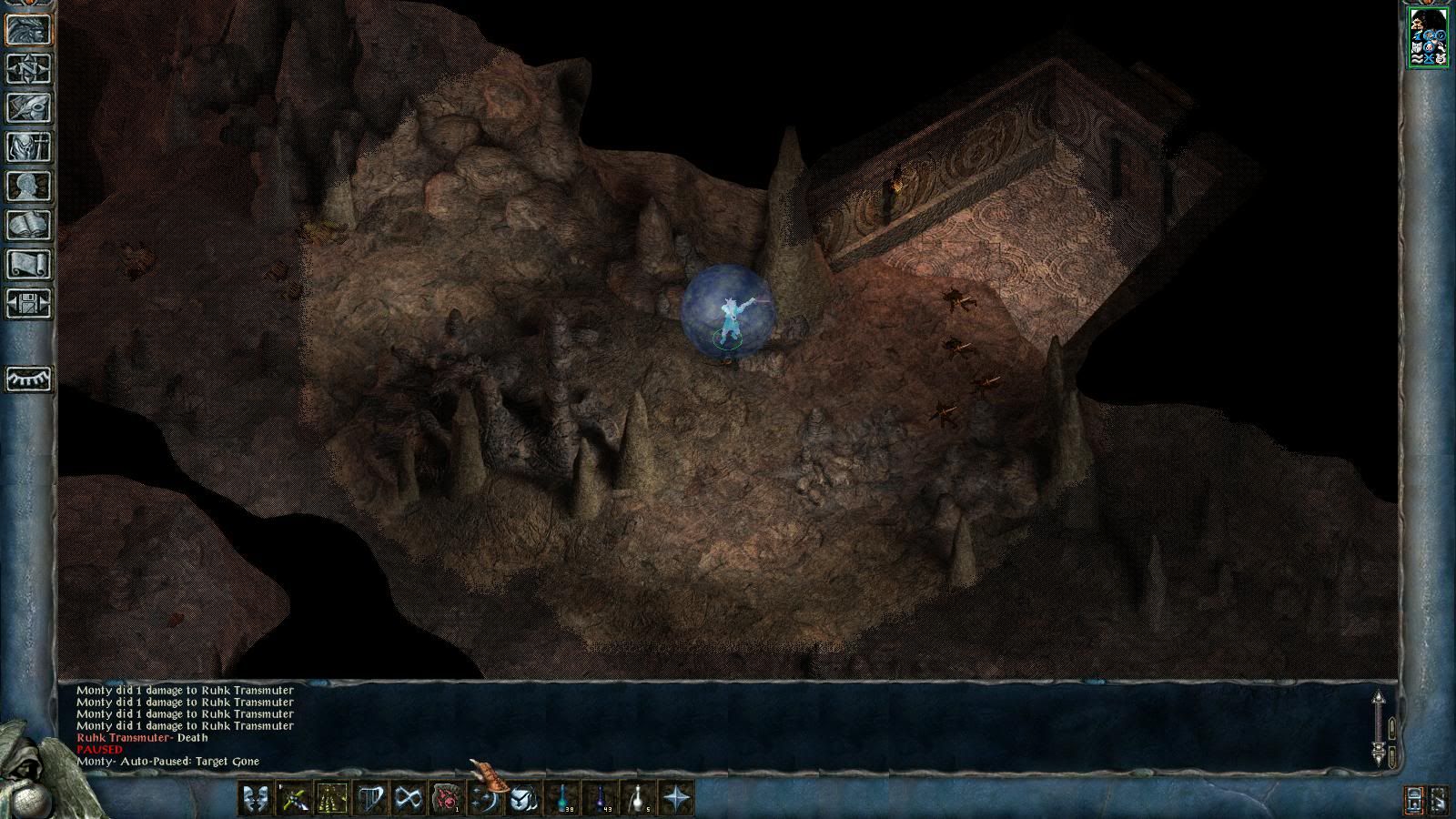Activate the highlighted yellow figure ability
This screenshot has height=819, width=1456.
pos(332,798)
